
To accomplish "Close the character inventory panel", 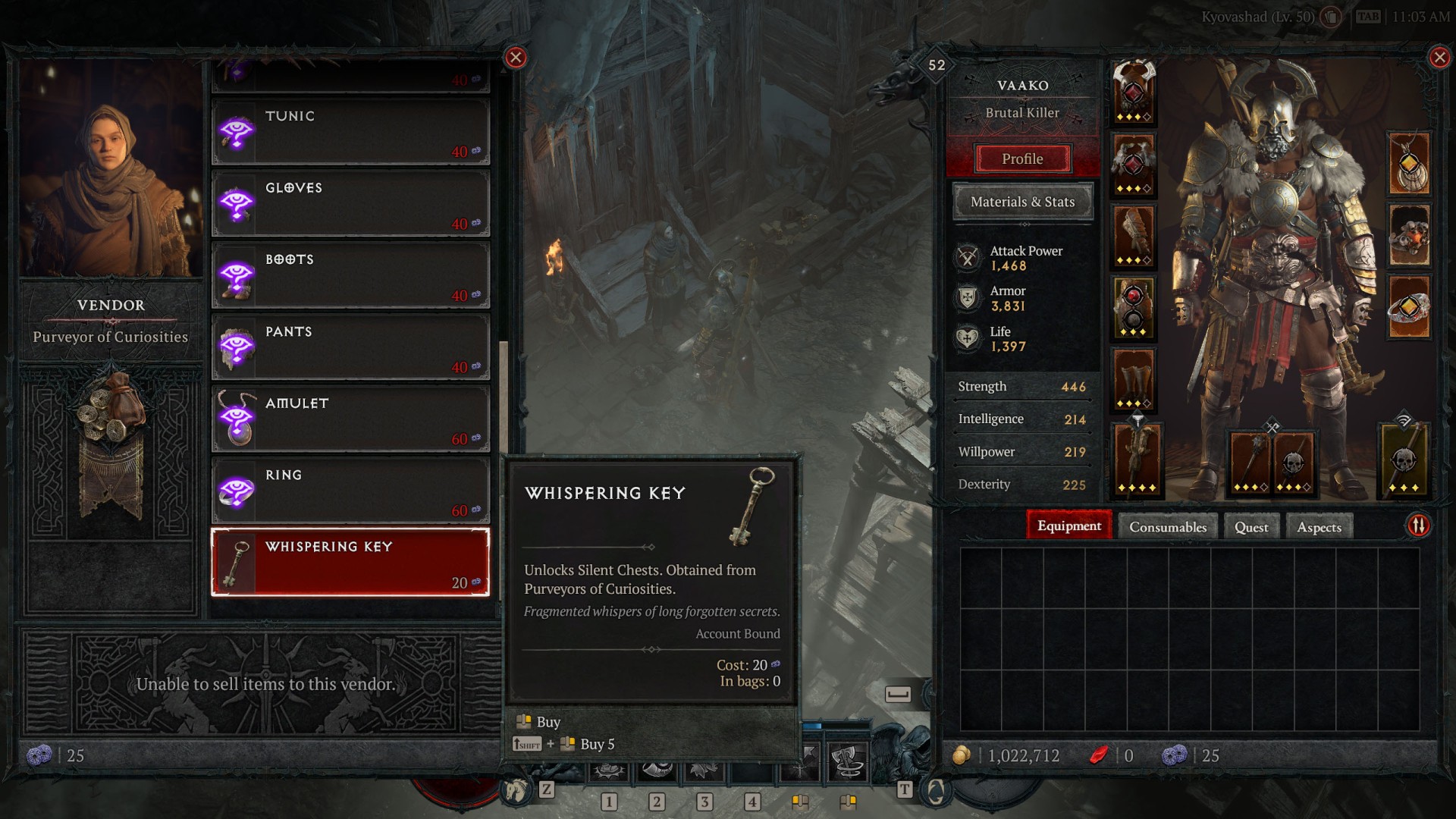I will tap(1439, 58).
